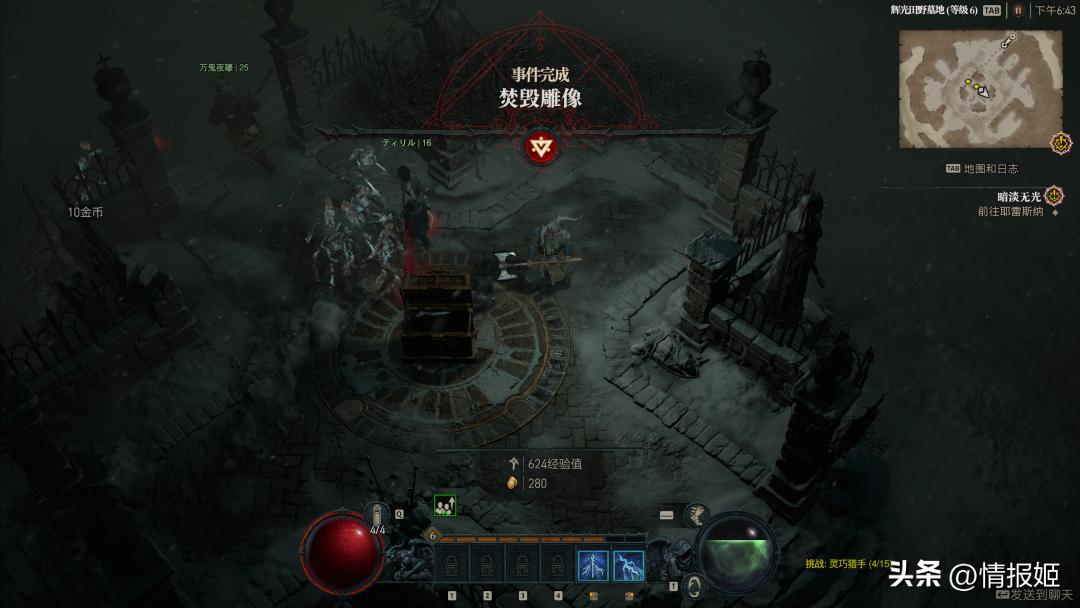
Task: Activate the lightning spear skill
Action: pos(593,566)
